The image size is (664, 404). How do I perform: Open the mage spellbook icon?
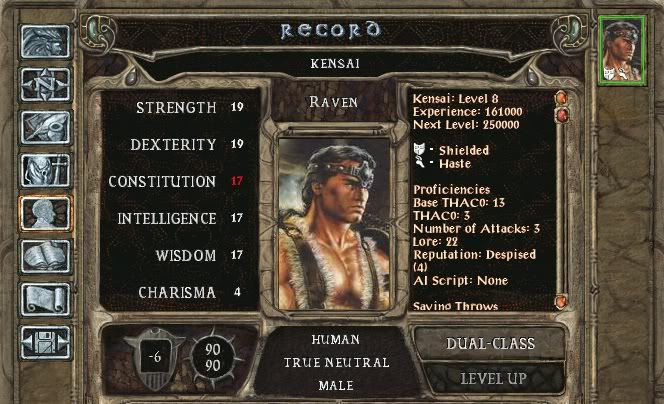[45, 256]
